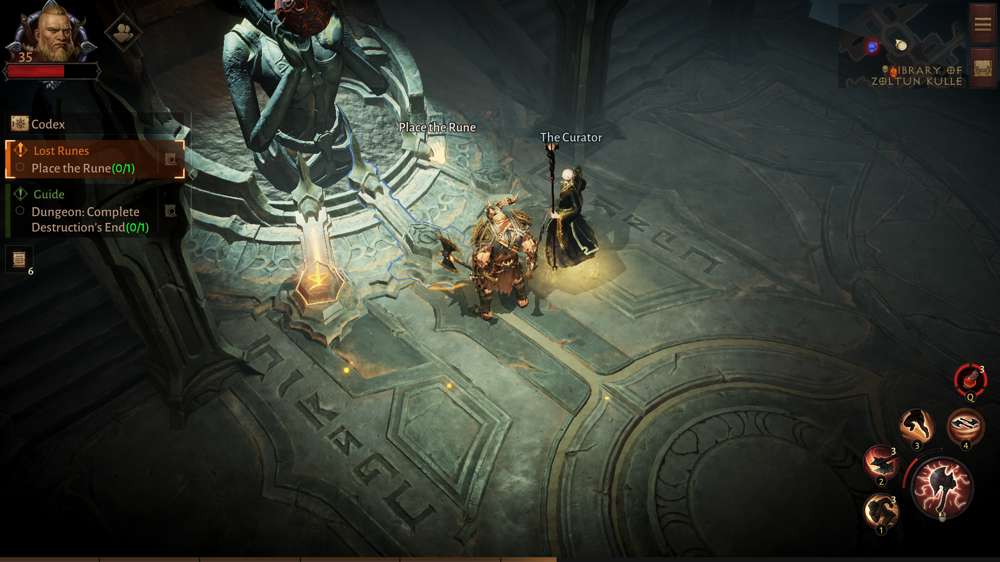1000x562 pixels.
Task: Open the scroll icon with count 6
Action: click(19, 259)
